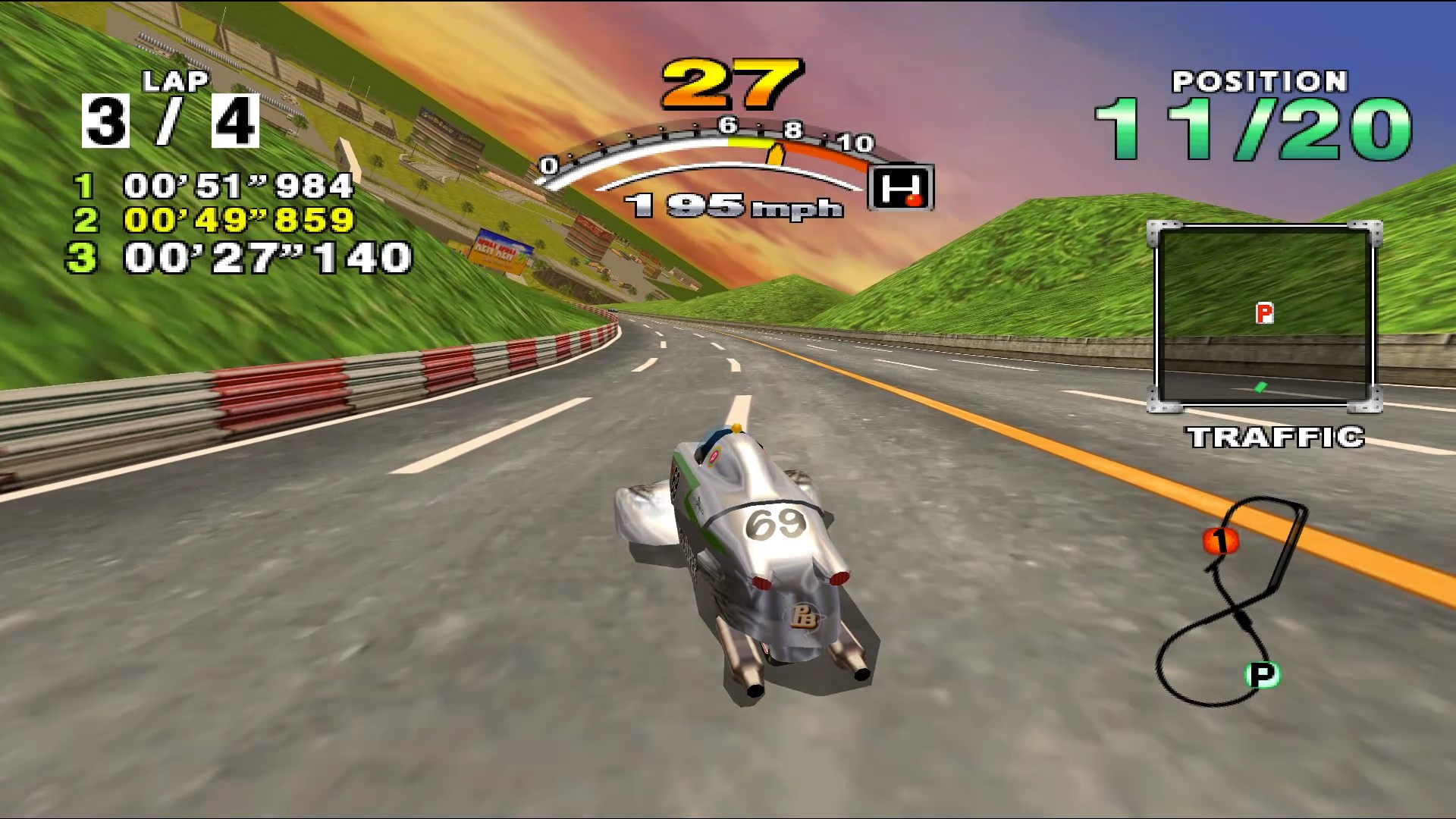Click the player P marker on track map
Viewport: 1456px width, 819px height.
click(x=1262, y=674)
